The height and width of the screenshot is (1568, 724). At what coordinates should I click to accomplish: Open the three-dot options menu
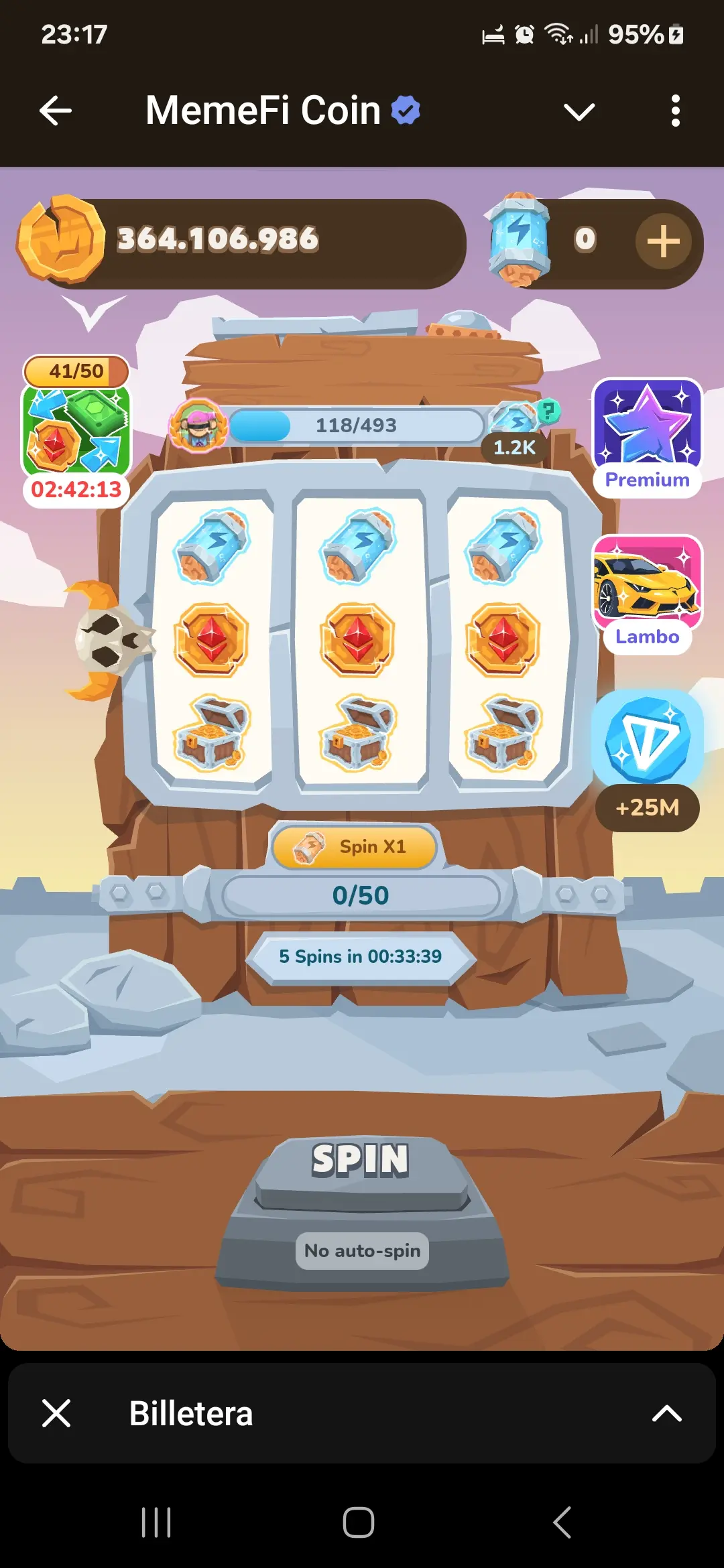(675, 111)
